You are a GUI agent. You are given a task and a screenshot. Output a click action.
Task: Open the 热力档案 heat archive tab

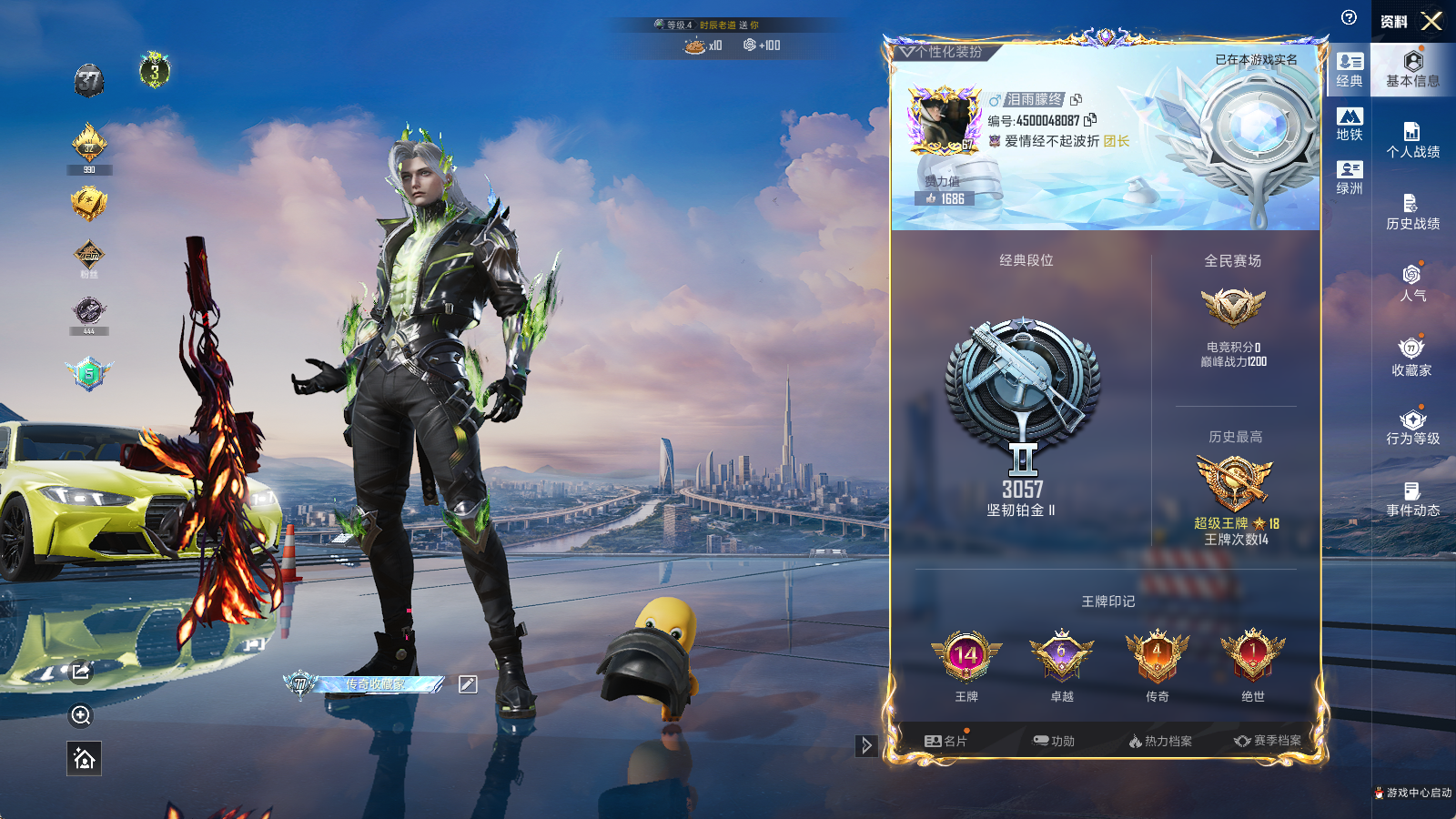click(x=1160, y=741)
